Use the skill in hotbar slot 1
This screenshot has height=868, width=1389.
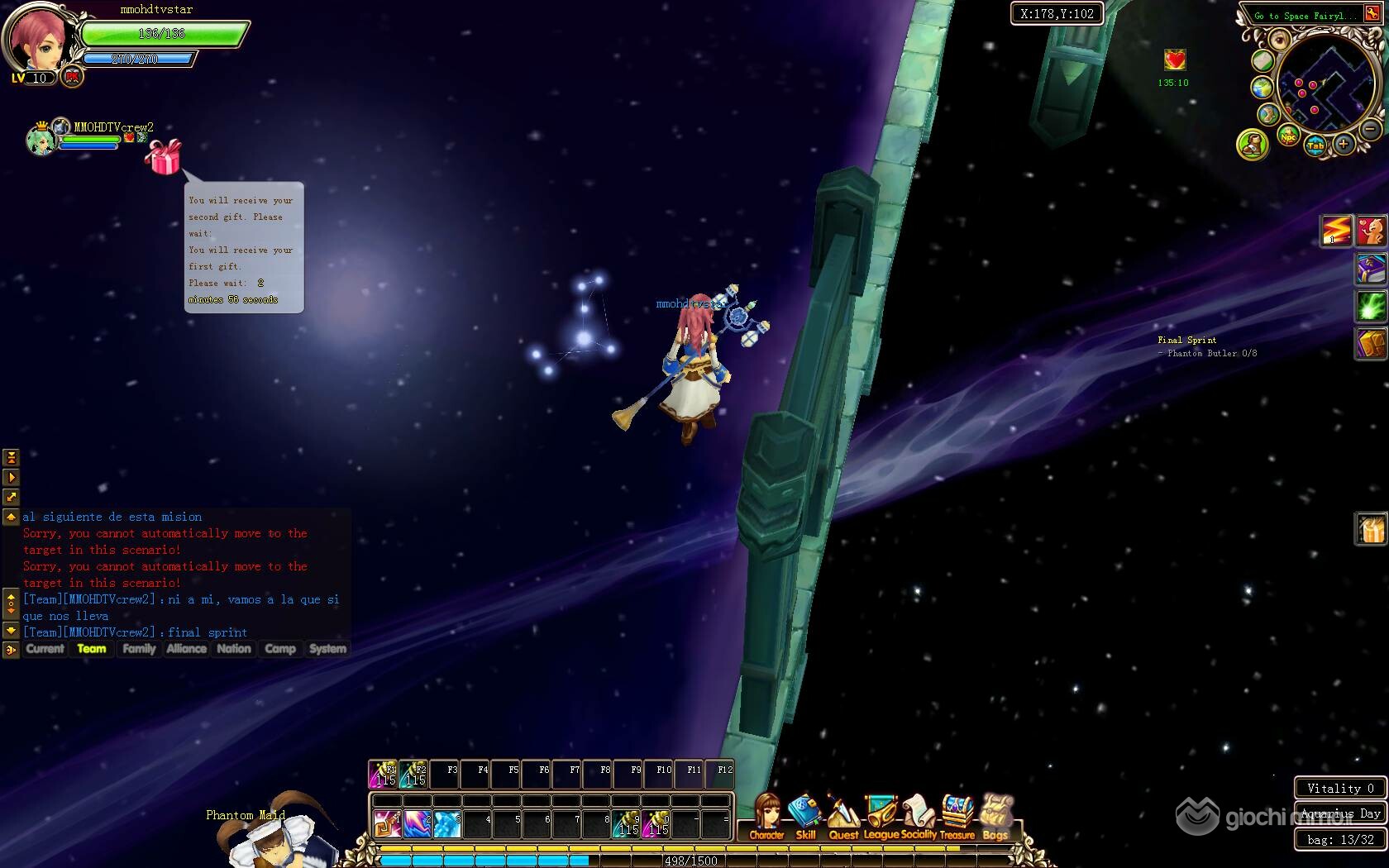pyautogui.click(x=386, y=823)
